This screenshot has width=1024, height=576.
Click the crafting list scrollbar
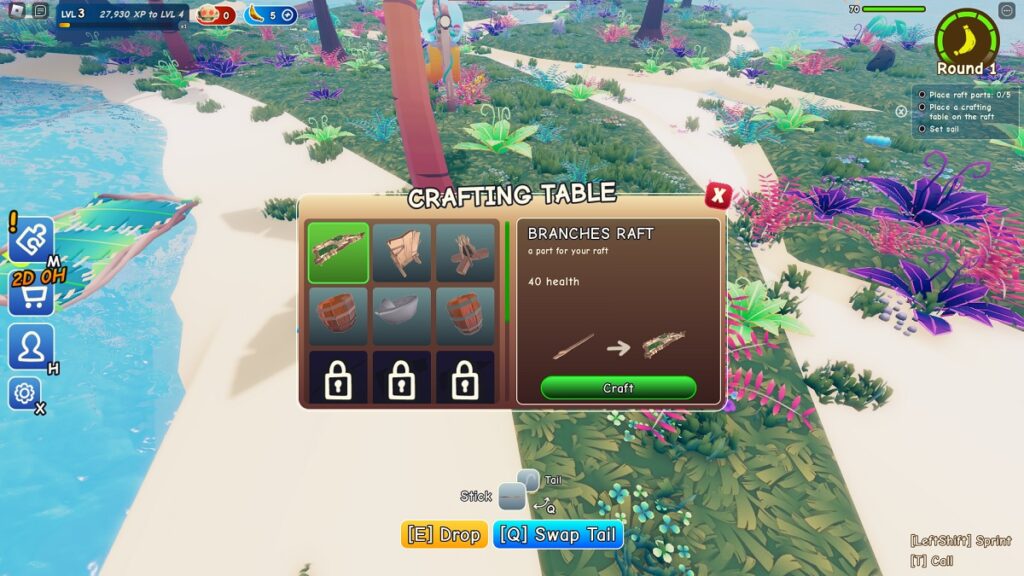506,272
